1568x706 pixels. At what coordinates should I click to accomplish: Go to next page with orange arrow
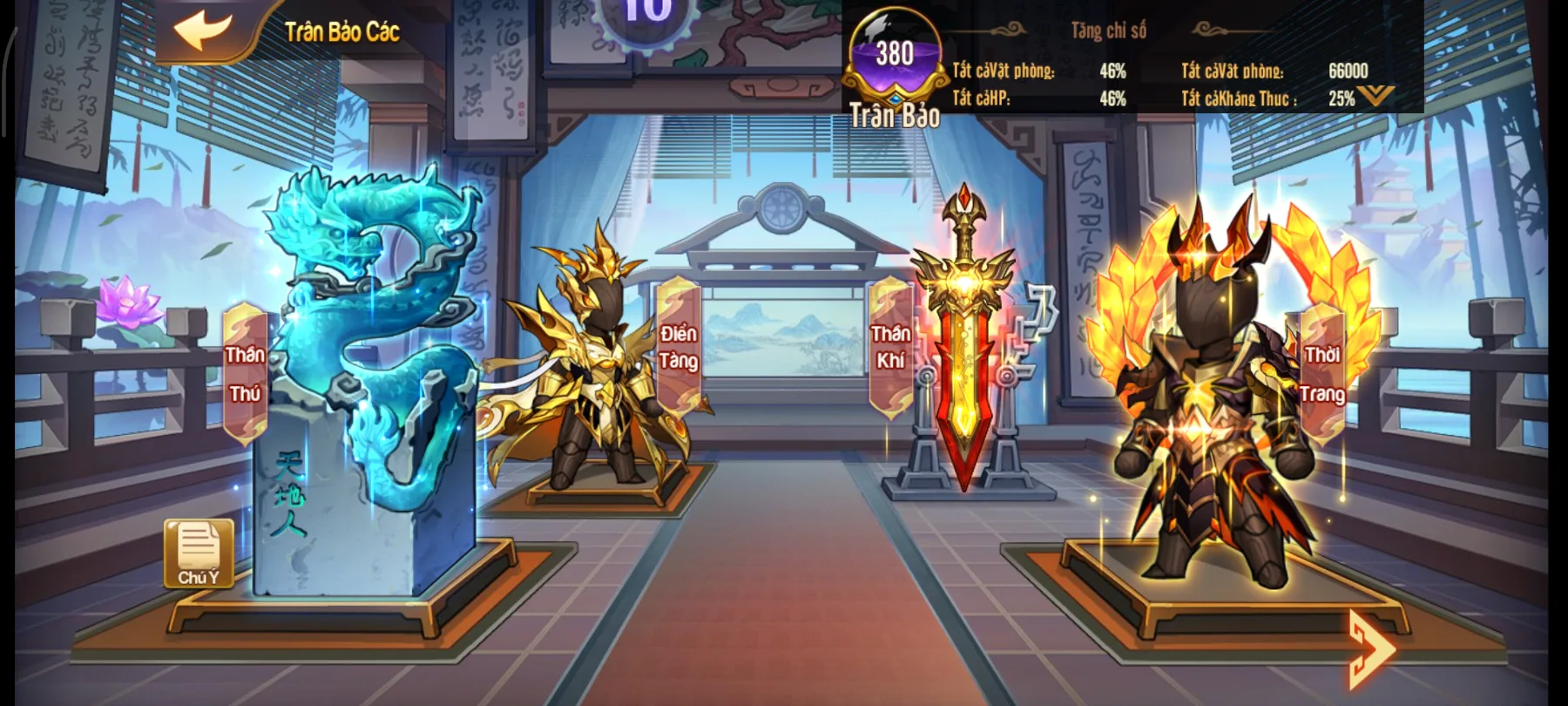point(1370,648)
